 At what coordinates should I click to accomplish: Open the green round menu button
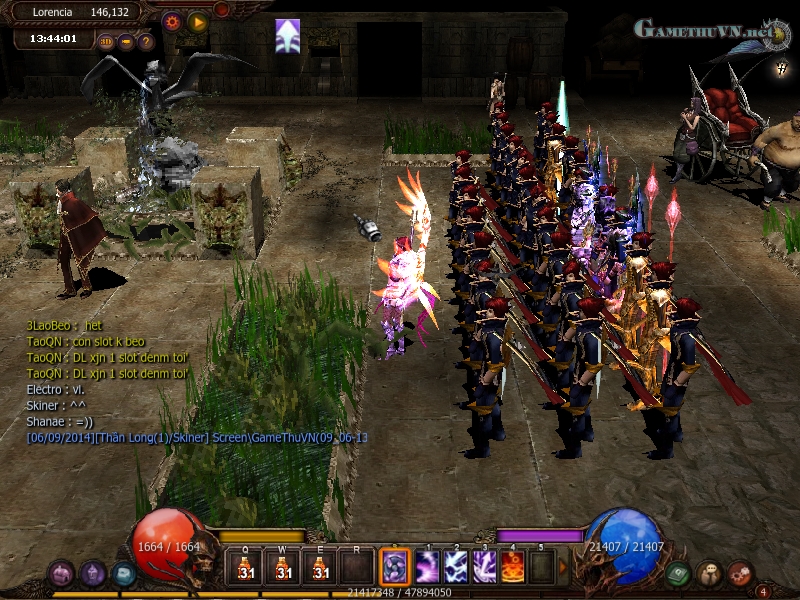pyautogui.click(x=677, y=574)
